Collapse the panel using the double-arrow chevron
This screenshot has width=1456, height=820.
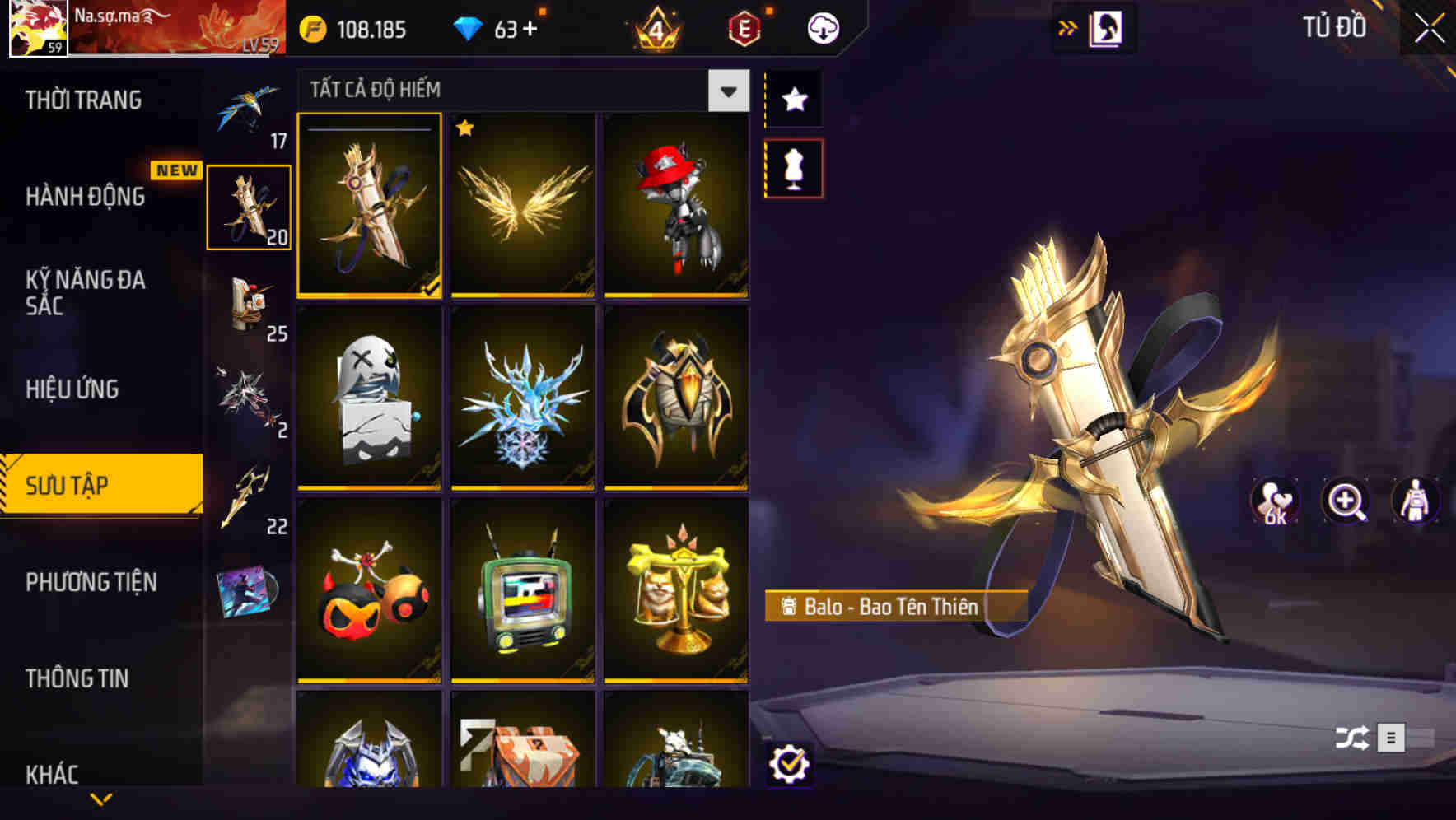pos(1068,26)
